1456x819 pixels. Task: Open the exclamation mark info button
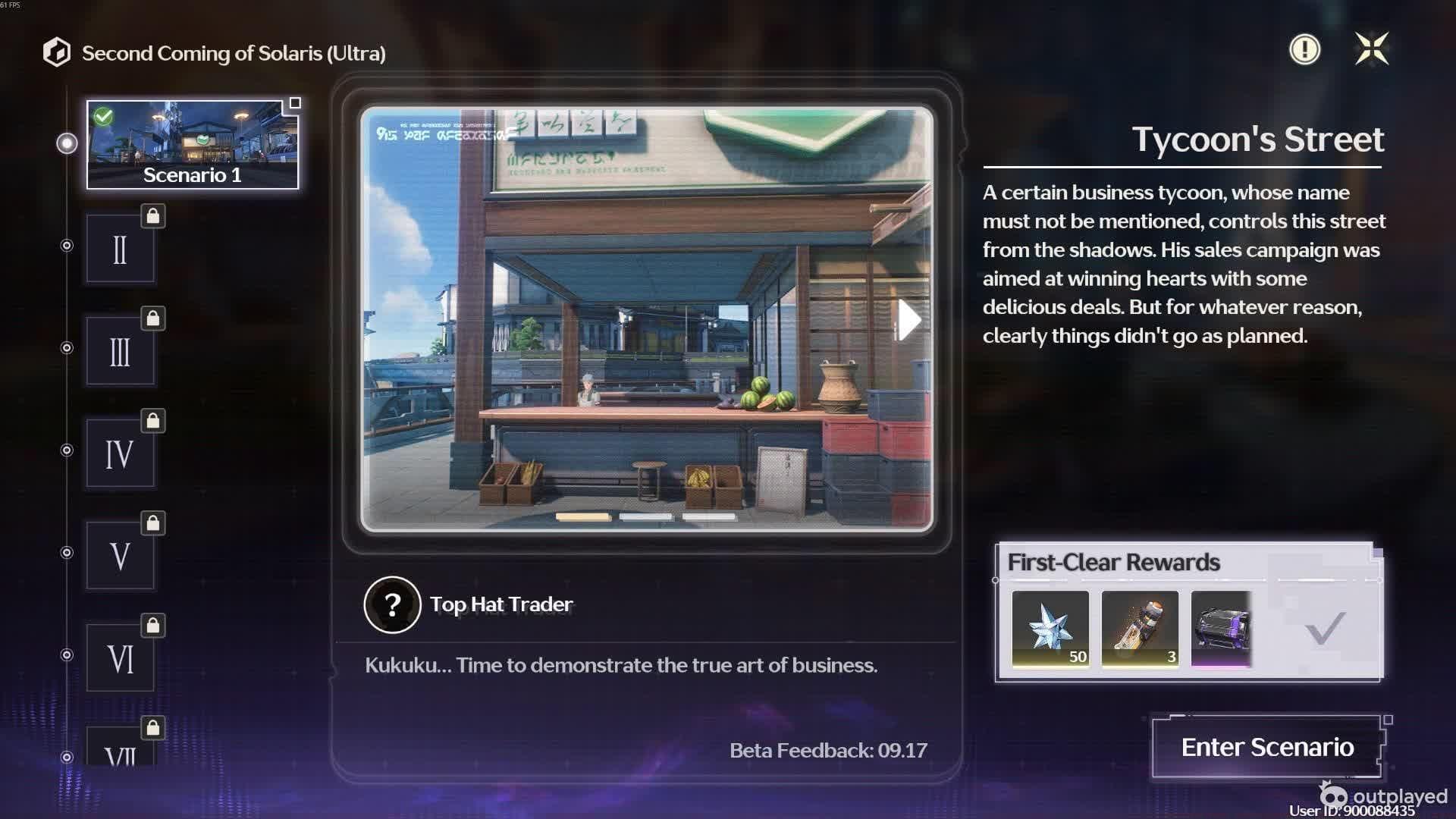coord(1304,50)
